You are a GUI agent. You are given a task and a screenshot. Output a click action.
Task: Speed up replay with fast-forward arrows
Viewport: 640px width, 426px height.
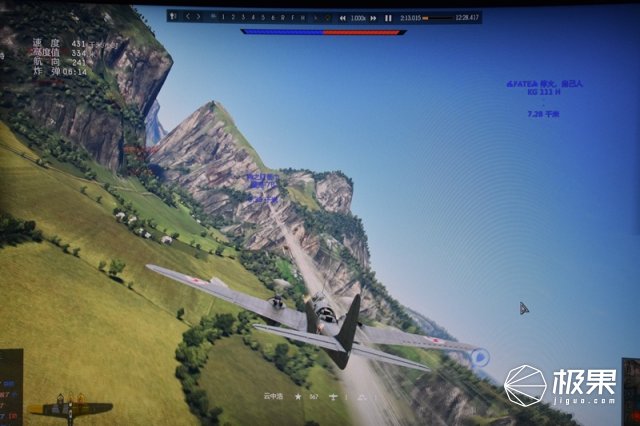click(x=375, y=18)
